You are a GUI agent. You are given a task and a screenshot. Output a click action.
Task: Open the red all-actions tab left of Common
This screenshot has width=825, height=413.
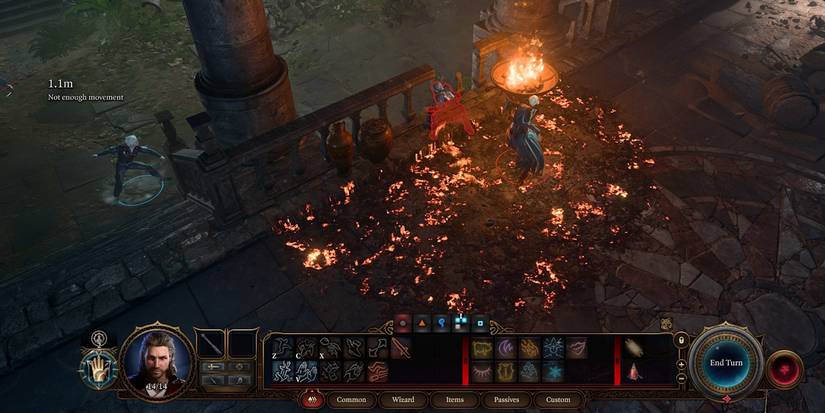coord(311,399)
